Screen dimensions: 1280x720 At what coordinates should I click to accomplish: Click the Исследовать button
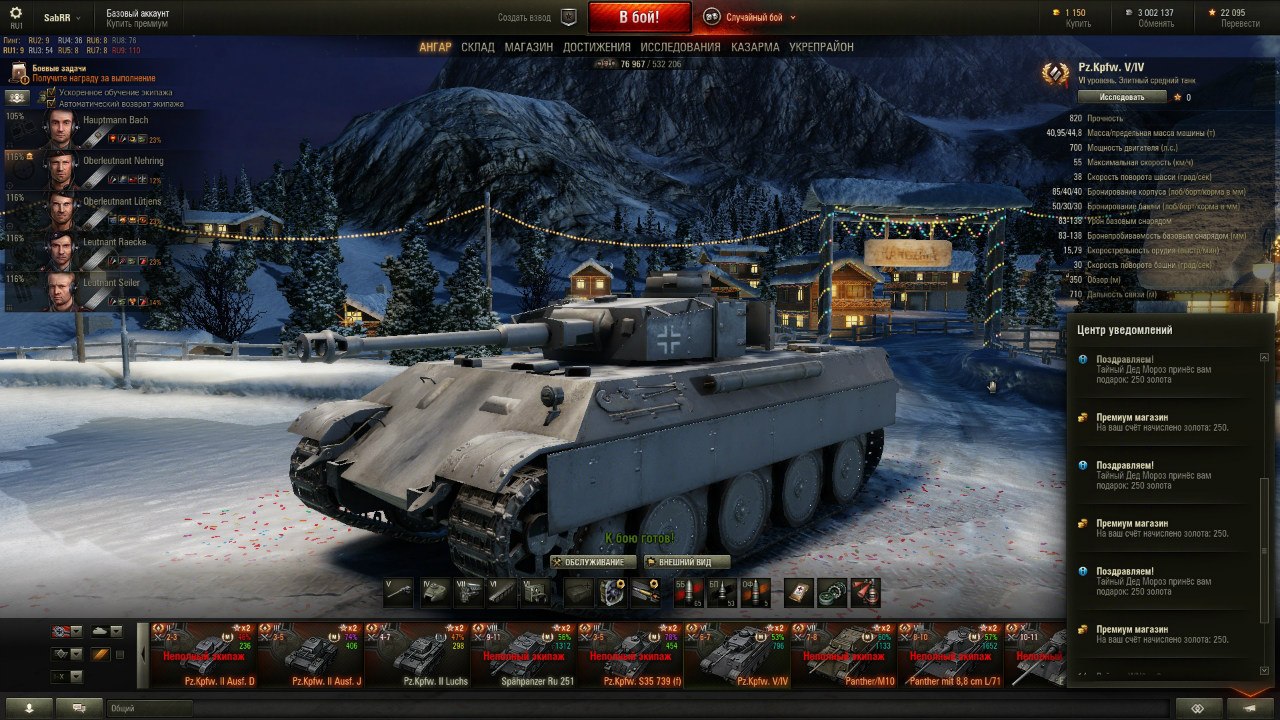pos(1122,97)
